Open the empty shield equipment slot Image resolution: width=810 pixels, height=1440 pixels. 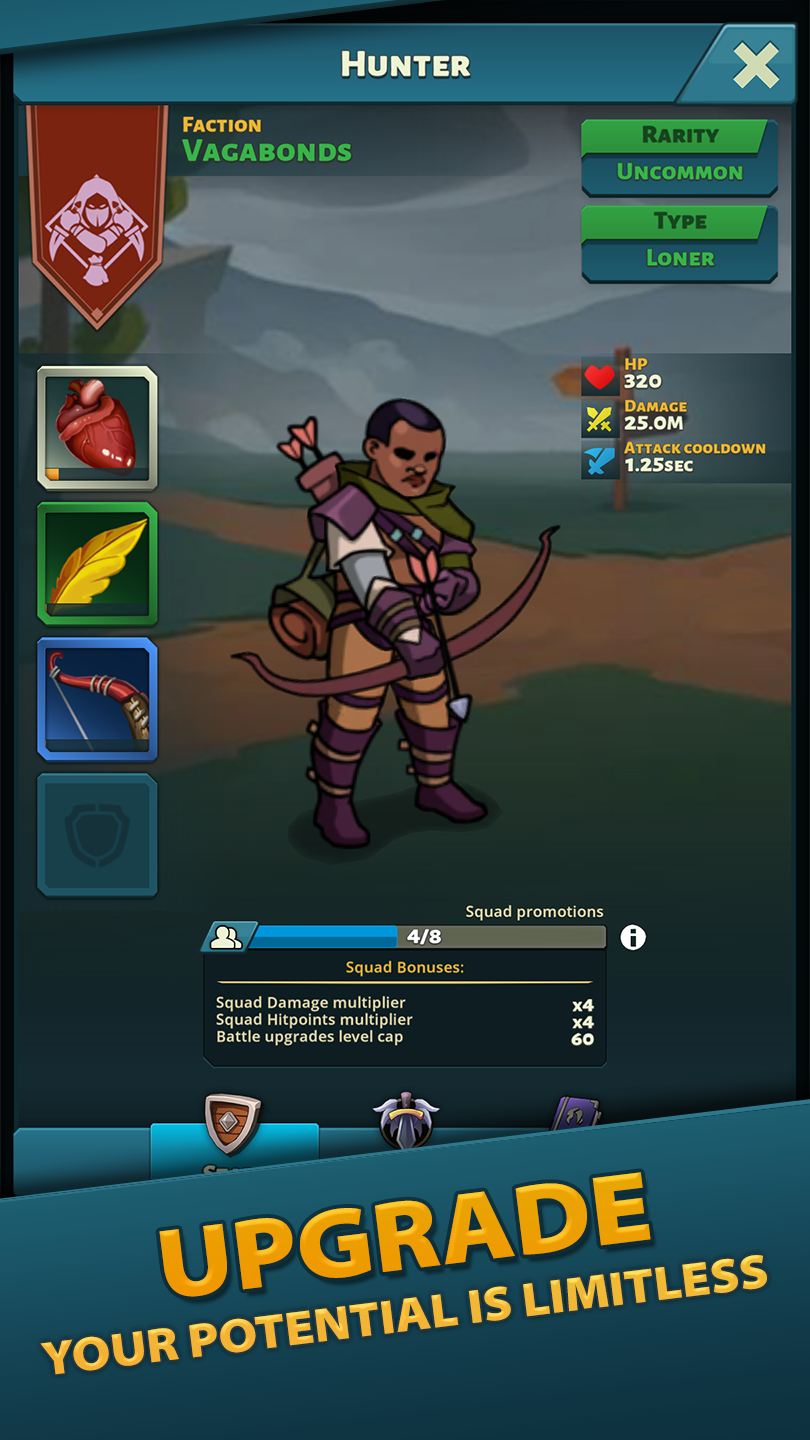pos(97,835)
